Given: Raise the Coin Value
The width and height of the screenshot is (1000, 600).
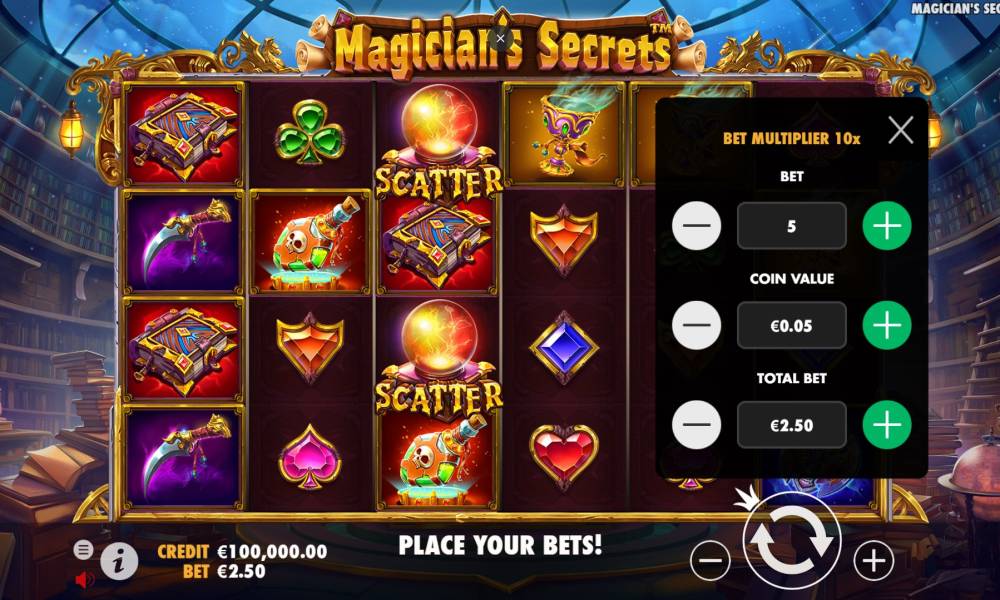Looking at the screenshot, I should (887, 326).
